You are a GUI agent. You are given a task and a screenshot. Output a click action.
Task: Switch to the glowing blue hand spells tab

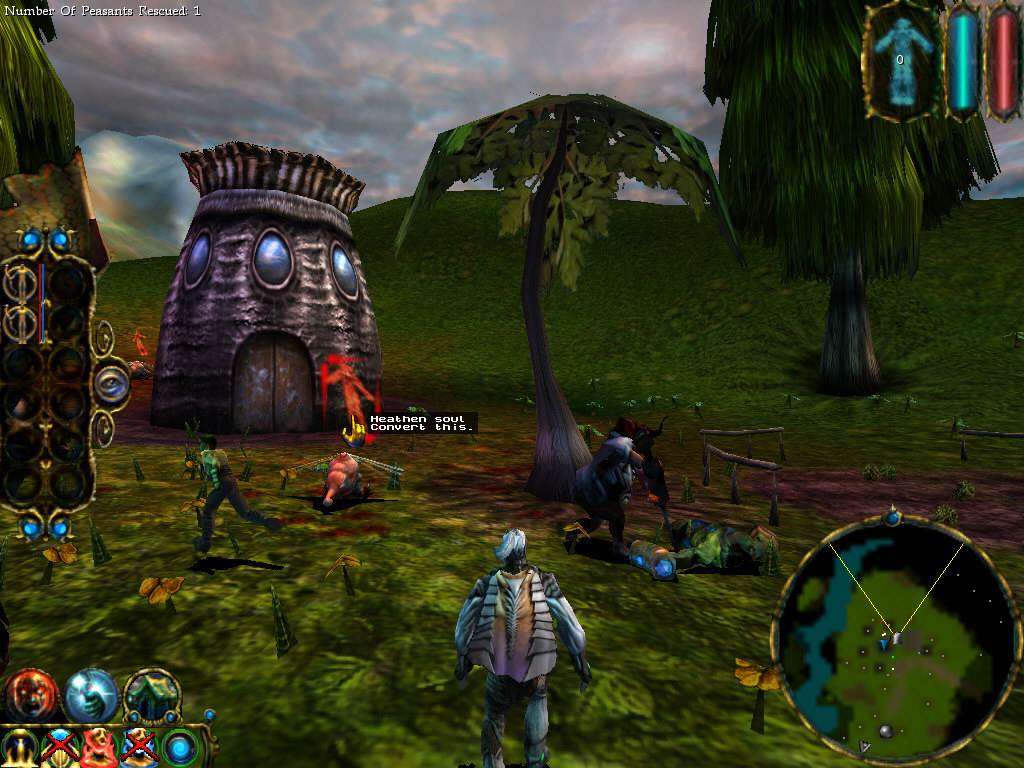click(91, 696)
